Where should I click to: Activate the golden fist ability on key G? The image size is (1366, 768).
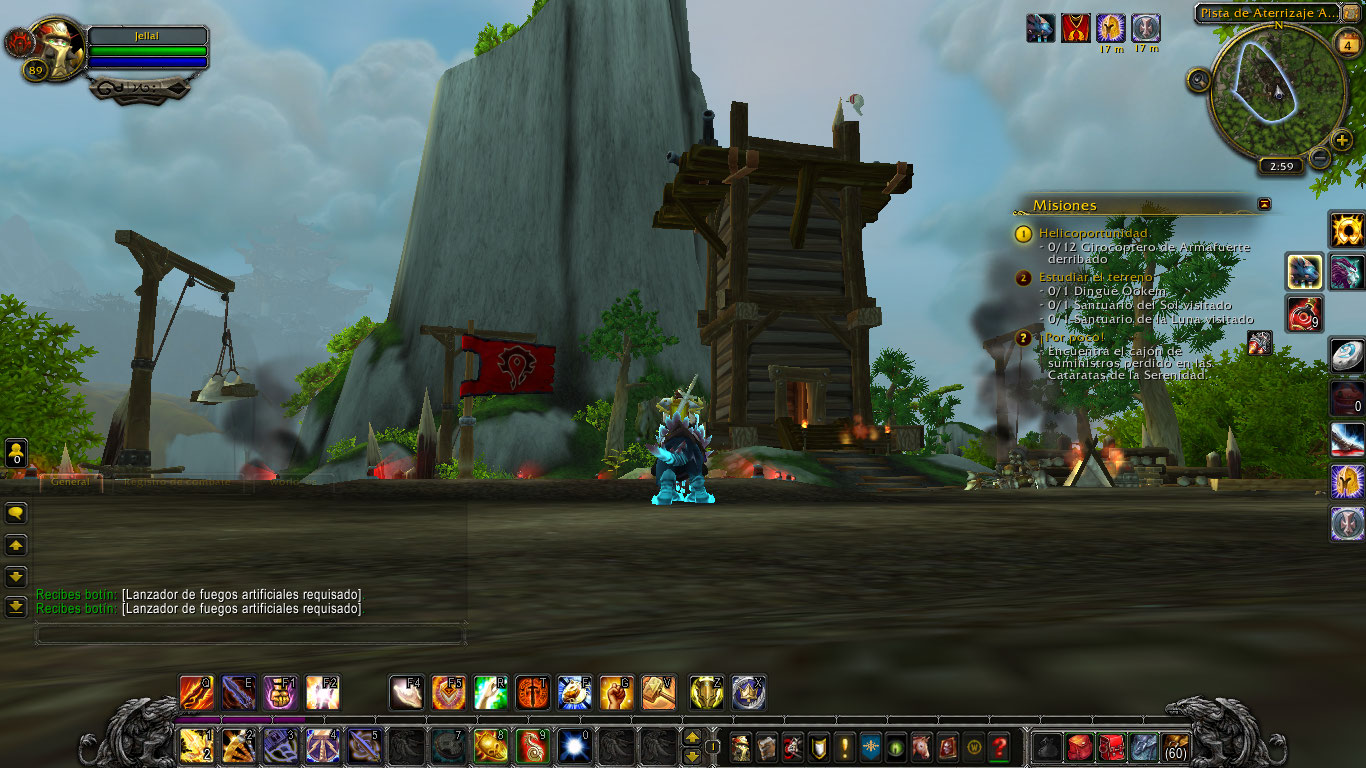(616, 692)
